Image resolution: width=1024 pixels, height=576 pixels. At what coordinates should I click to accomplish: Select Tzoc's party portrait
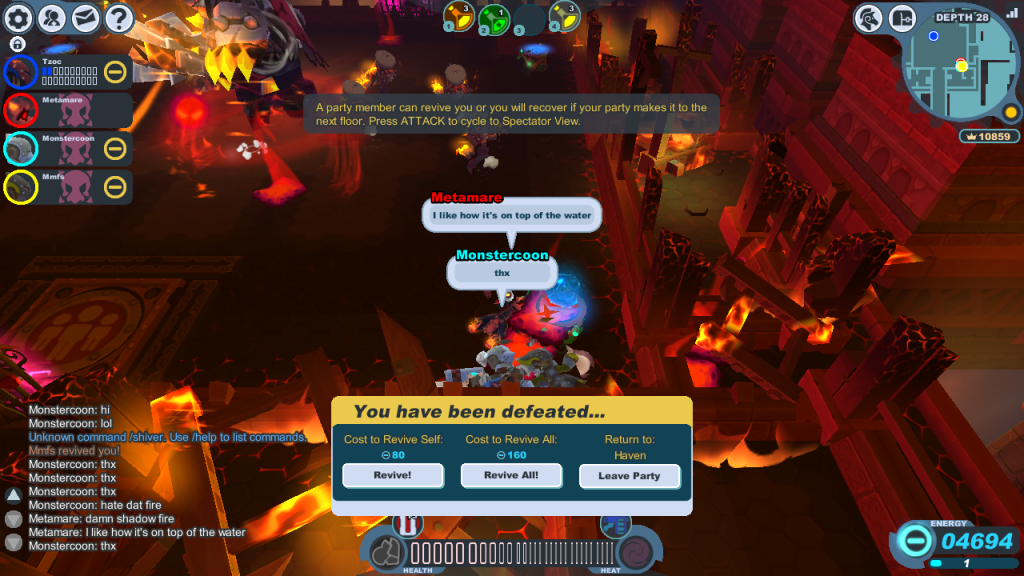[20, 72]
